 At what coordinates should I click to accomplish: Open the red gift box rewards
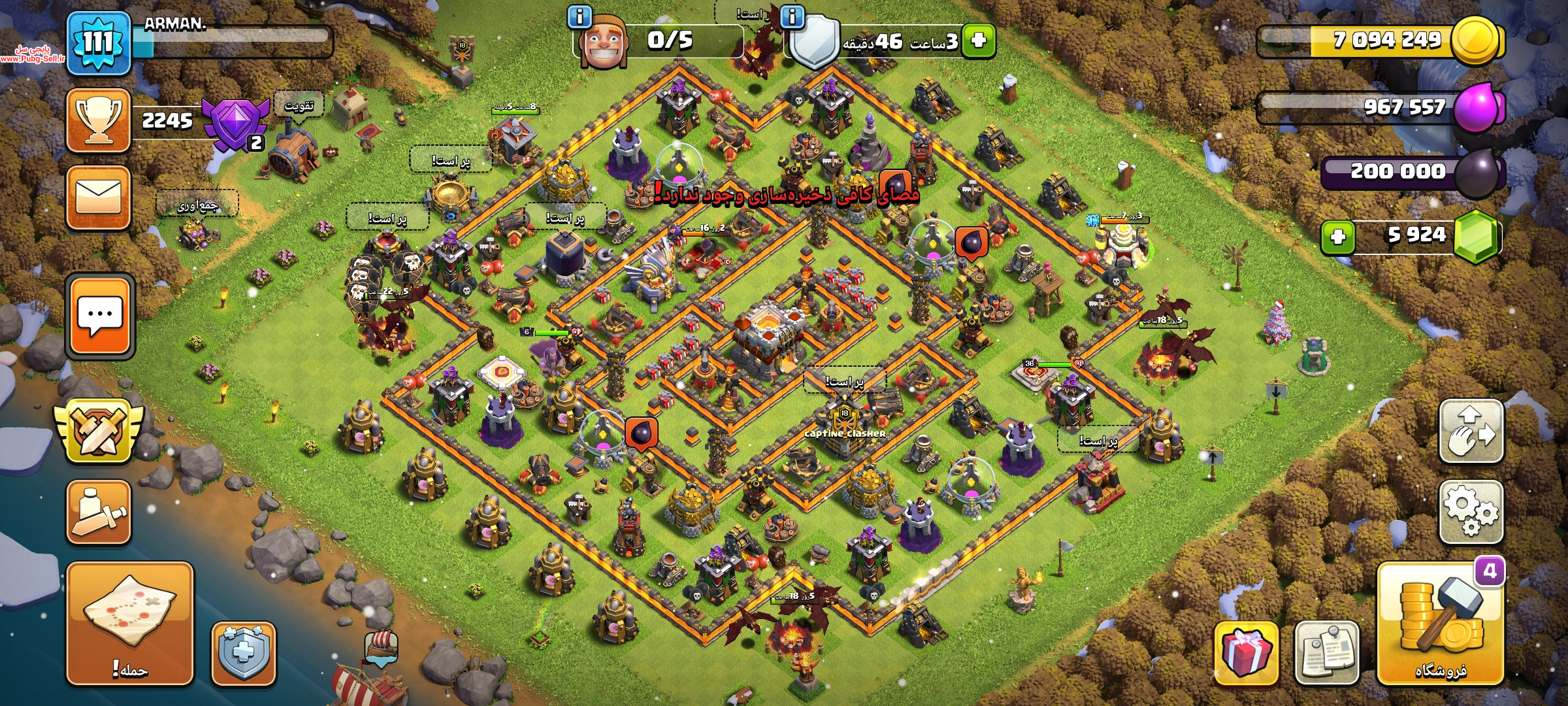coord(1246,653)
